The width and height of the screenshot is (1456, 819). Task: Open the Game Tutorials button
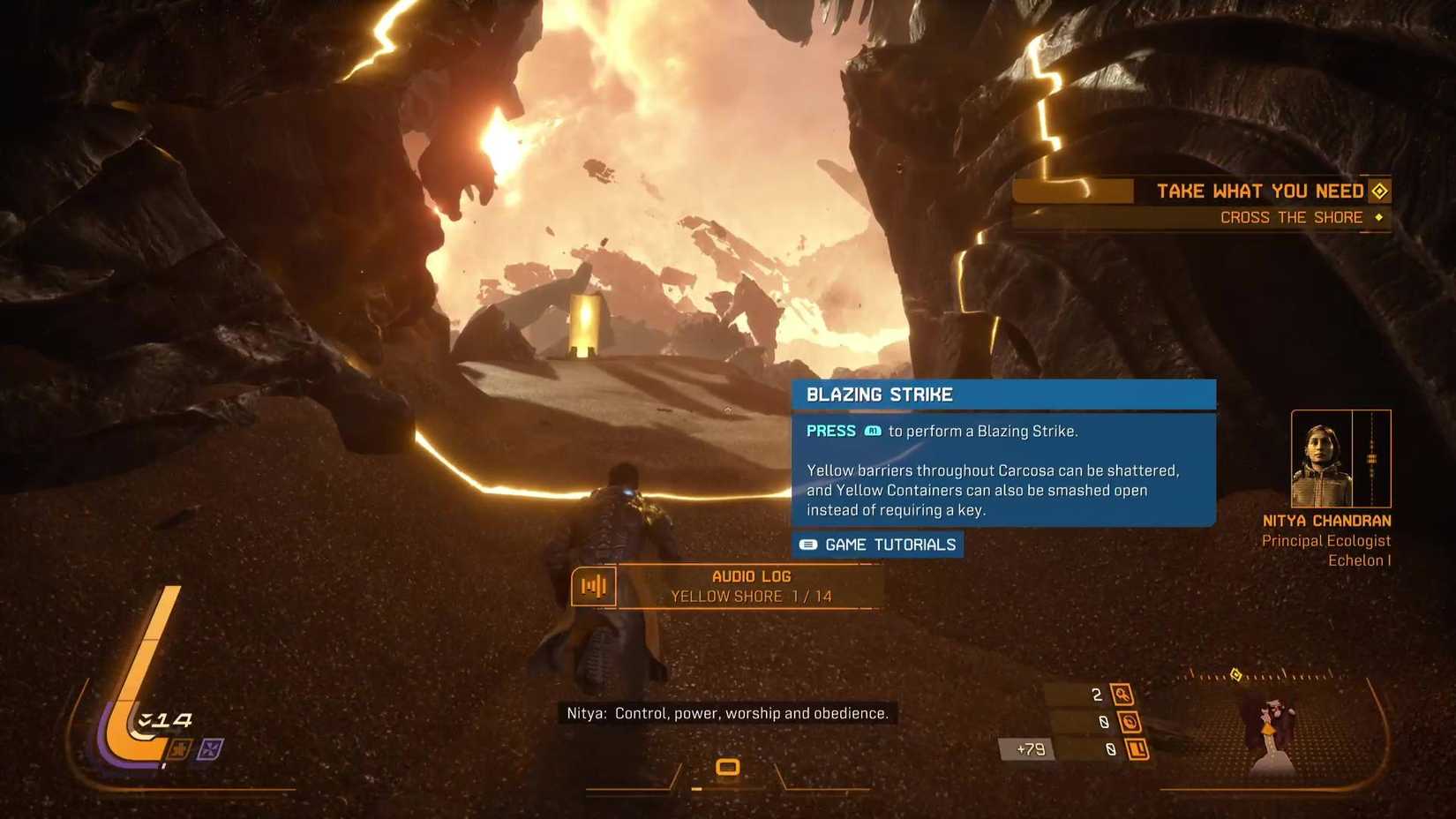click(878, 545)
